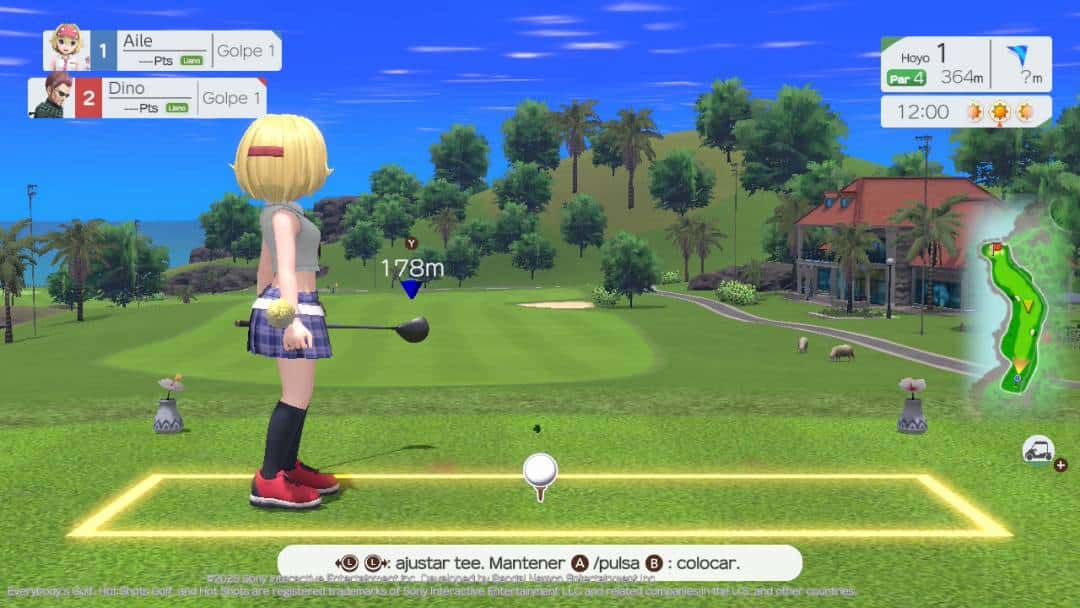Select Dino's player scorecard row
1080x608 pixels.
[x=148, y=98]
